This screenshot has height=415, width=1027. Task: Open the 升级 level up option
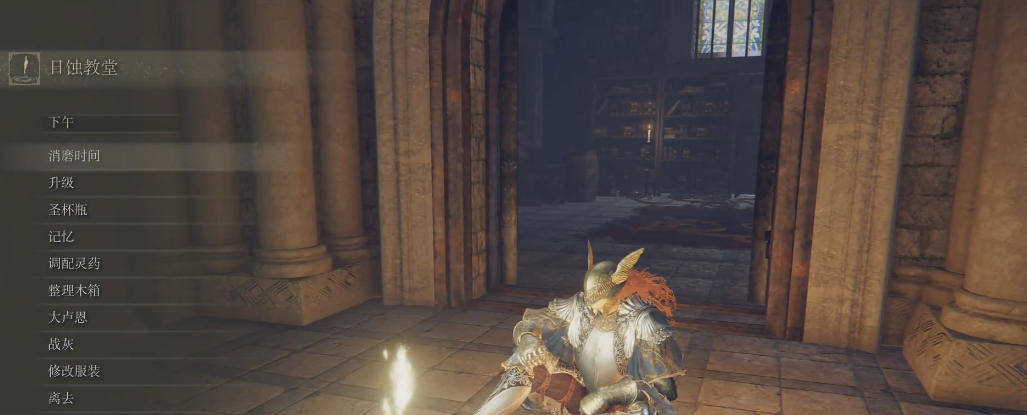(61, 183)
